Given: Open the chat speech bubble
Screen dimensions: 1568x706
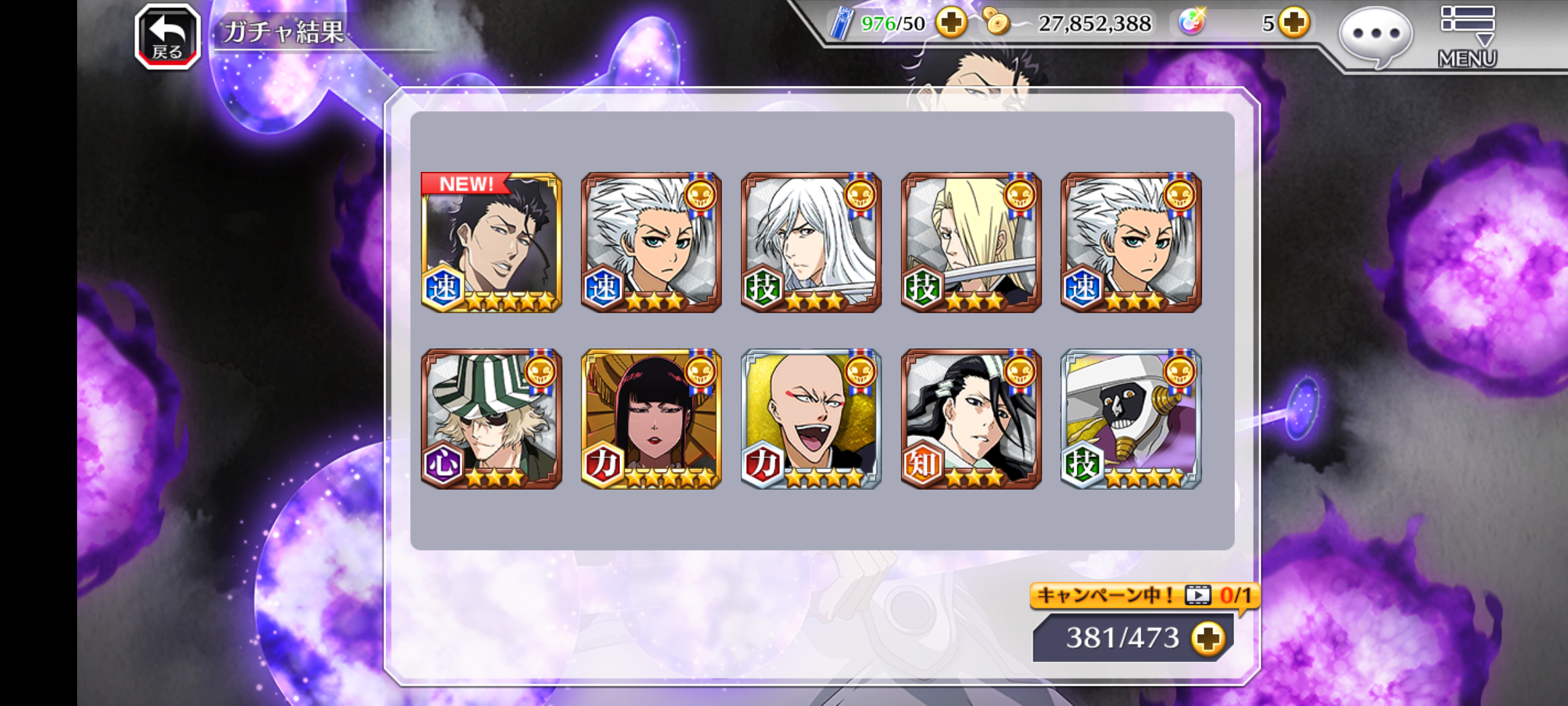Looking at the screenshot, I should point(1375,37).
